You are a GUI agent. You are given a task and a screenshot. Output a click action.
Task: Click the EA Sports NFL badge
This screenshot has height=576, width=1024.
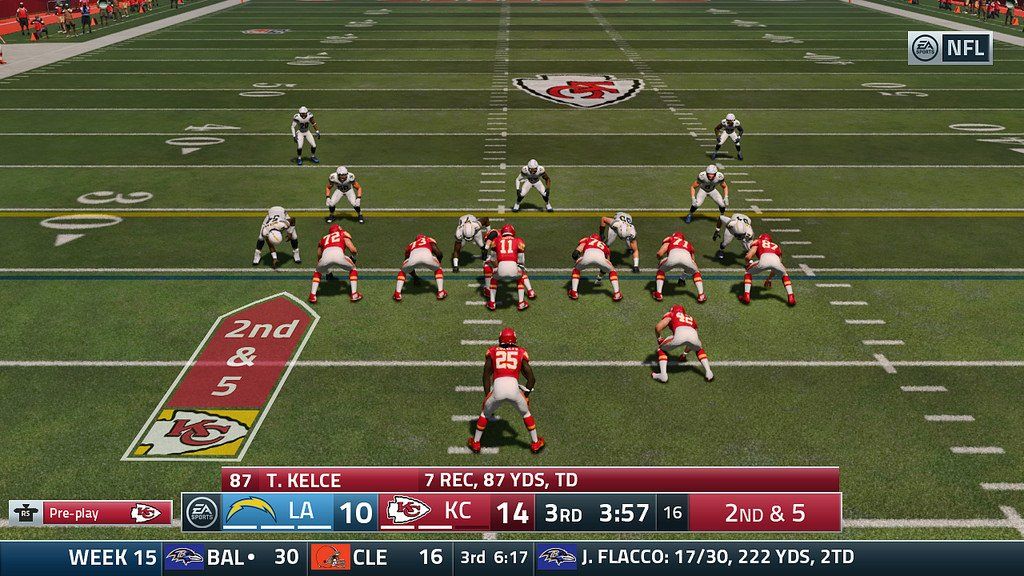[949, 47]
